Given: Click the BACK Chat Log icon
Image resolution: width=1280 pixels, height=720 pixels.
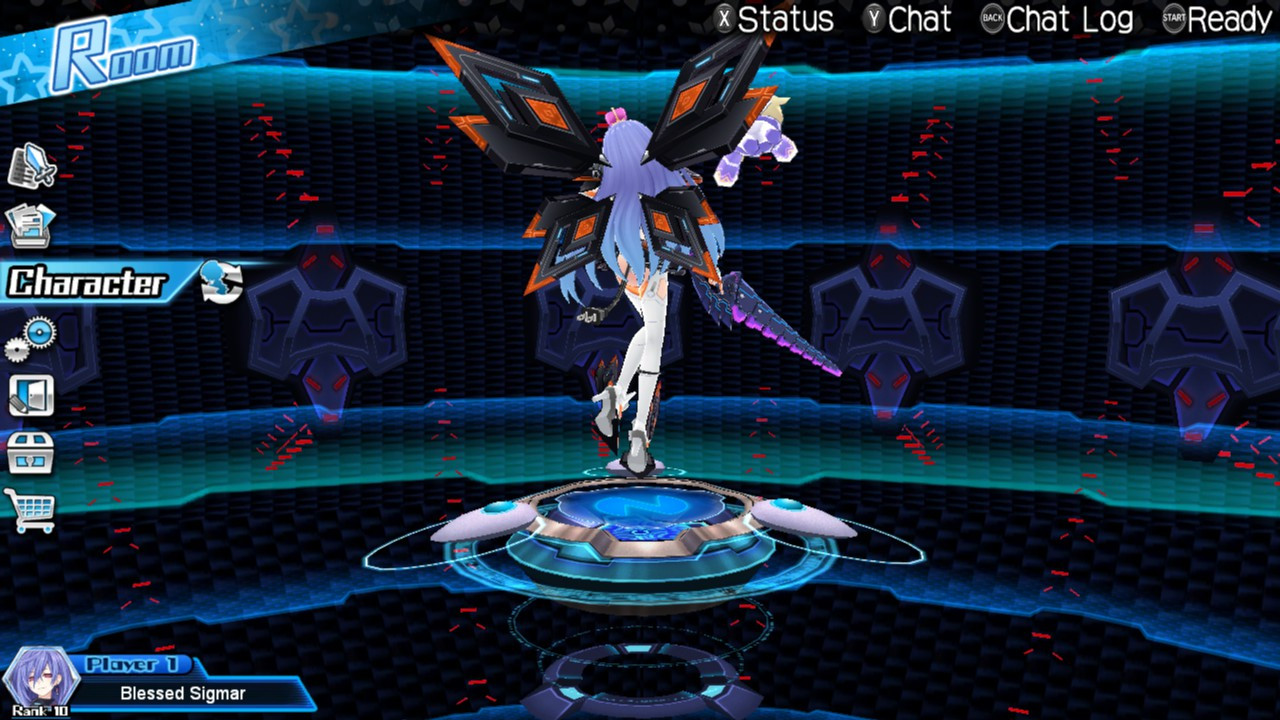Looking at the screenshot, I should point(991,18).
